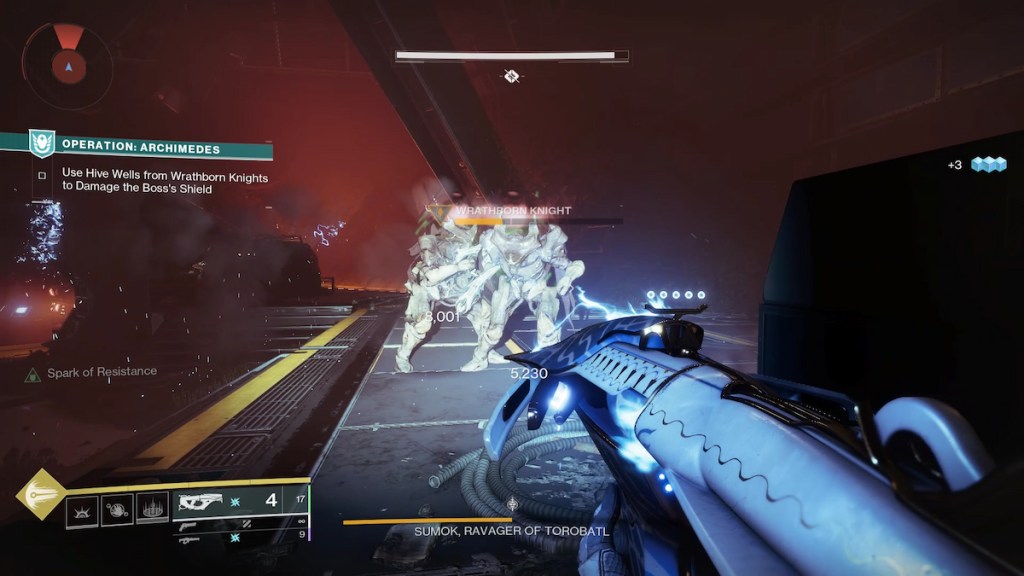Select the +3 blue cubes pickup indicator
Image resolution: width=1024 pixels, height=576 pixels.
click(977, 165)
